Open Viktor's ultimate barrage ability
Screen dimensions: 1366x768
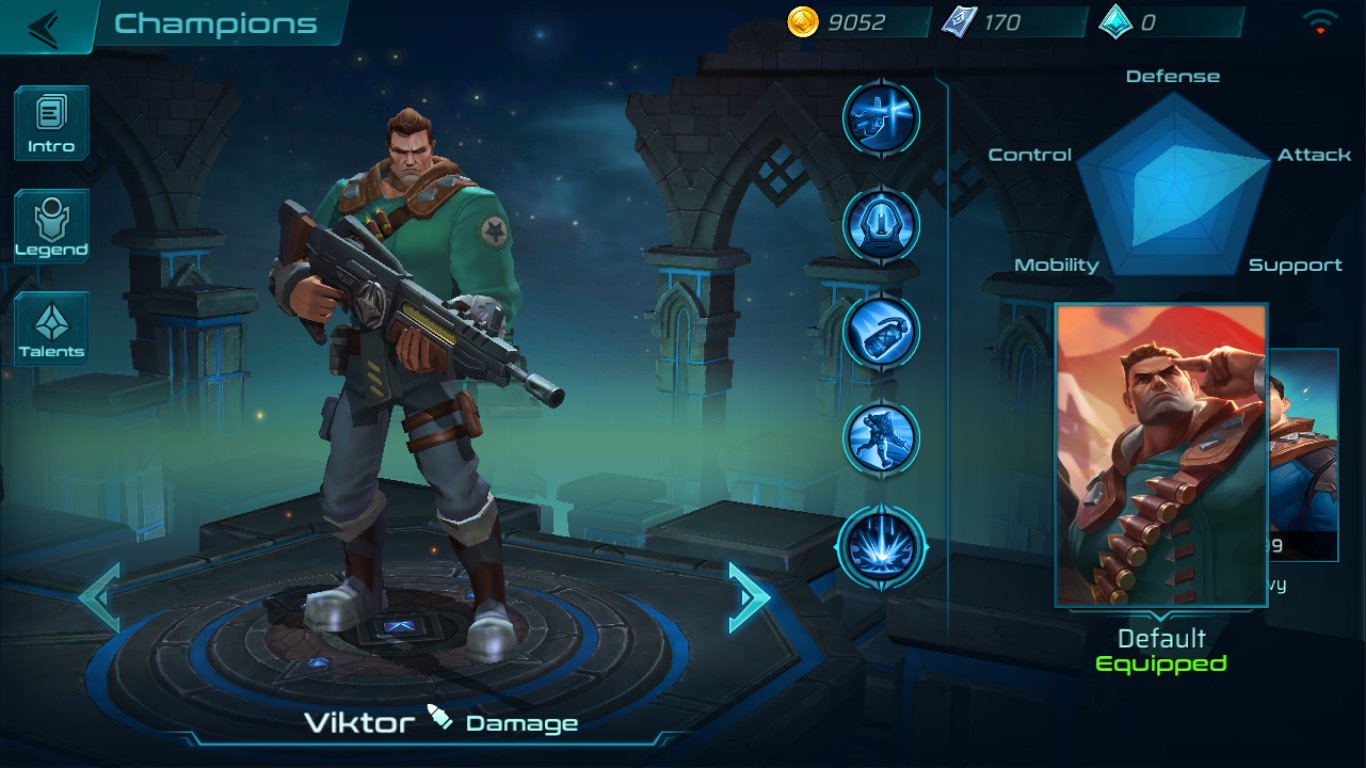[x=881, y=547]
